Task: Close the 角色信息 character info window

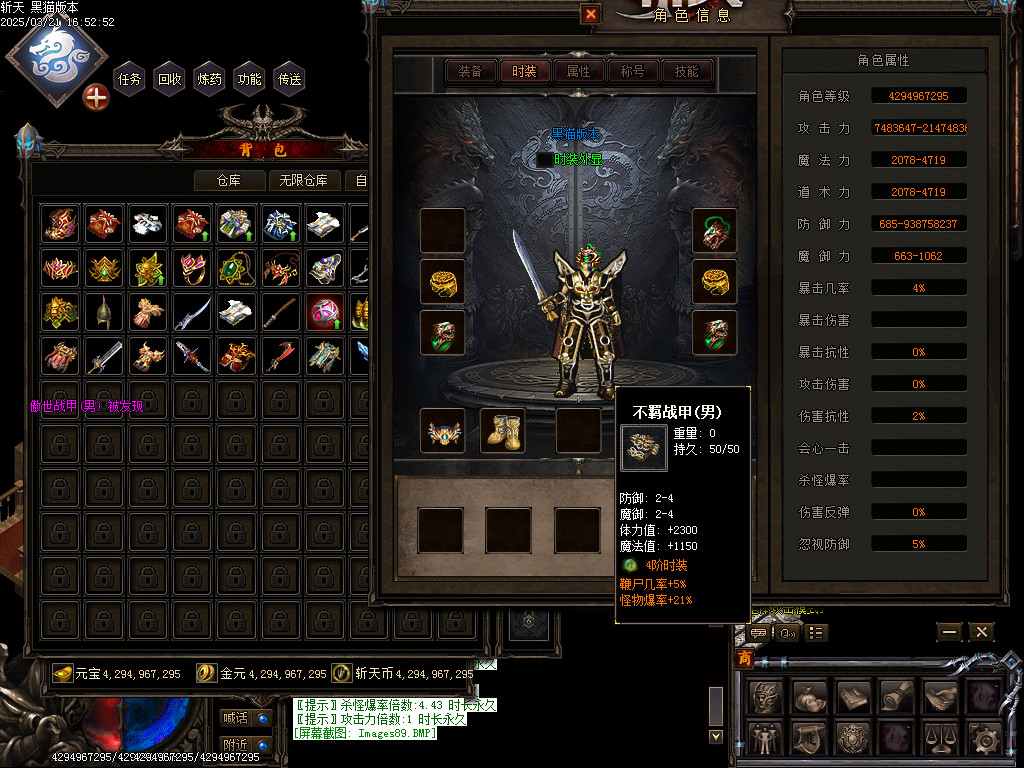Action: coord(591,14)
